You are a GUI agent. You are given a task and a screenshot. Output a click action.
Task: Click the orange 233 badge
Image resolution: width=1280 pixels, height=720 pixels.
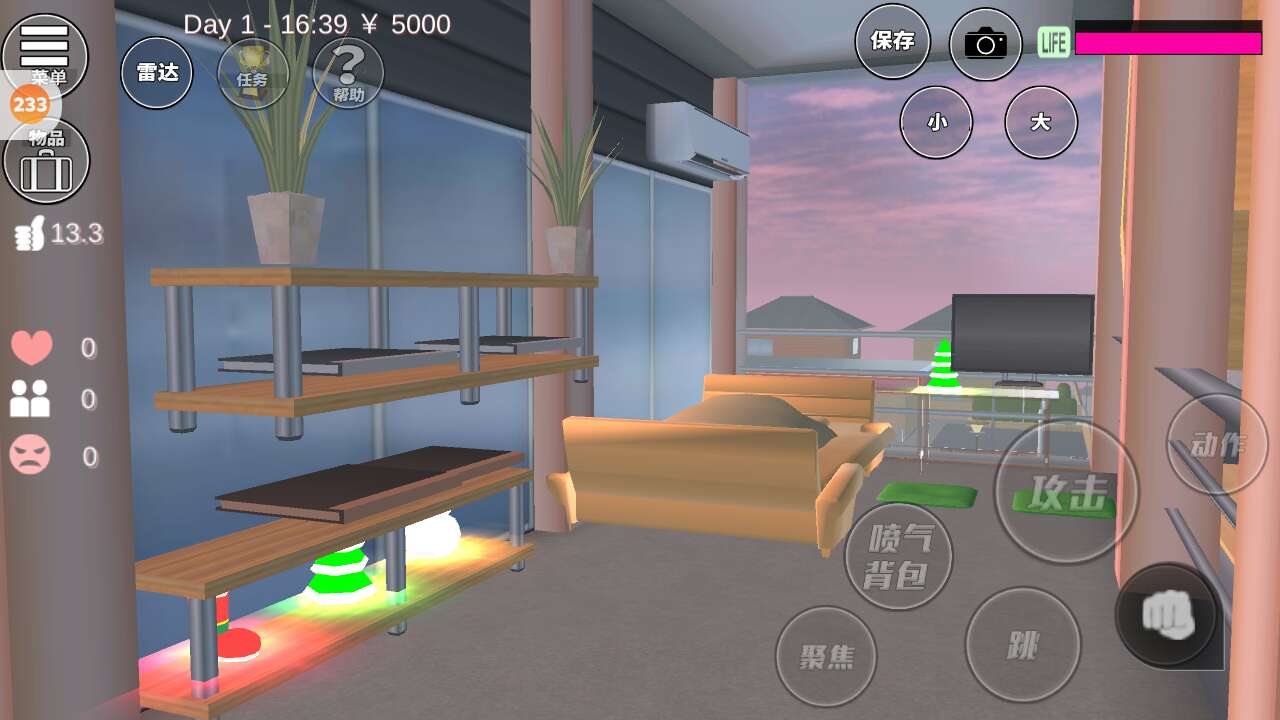coord(30,103)
